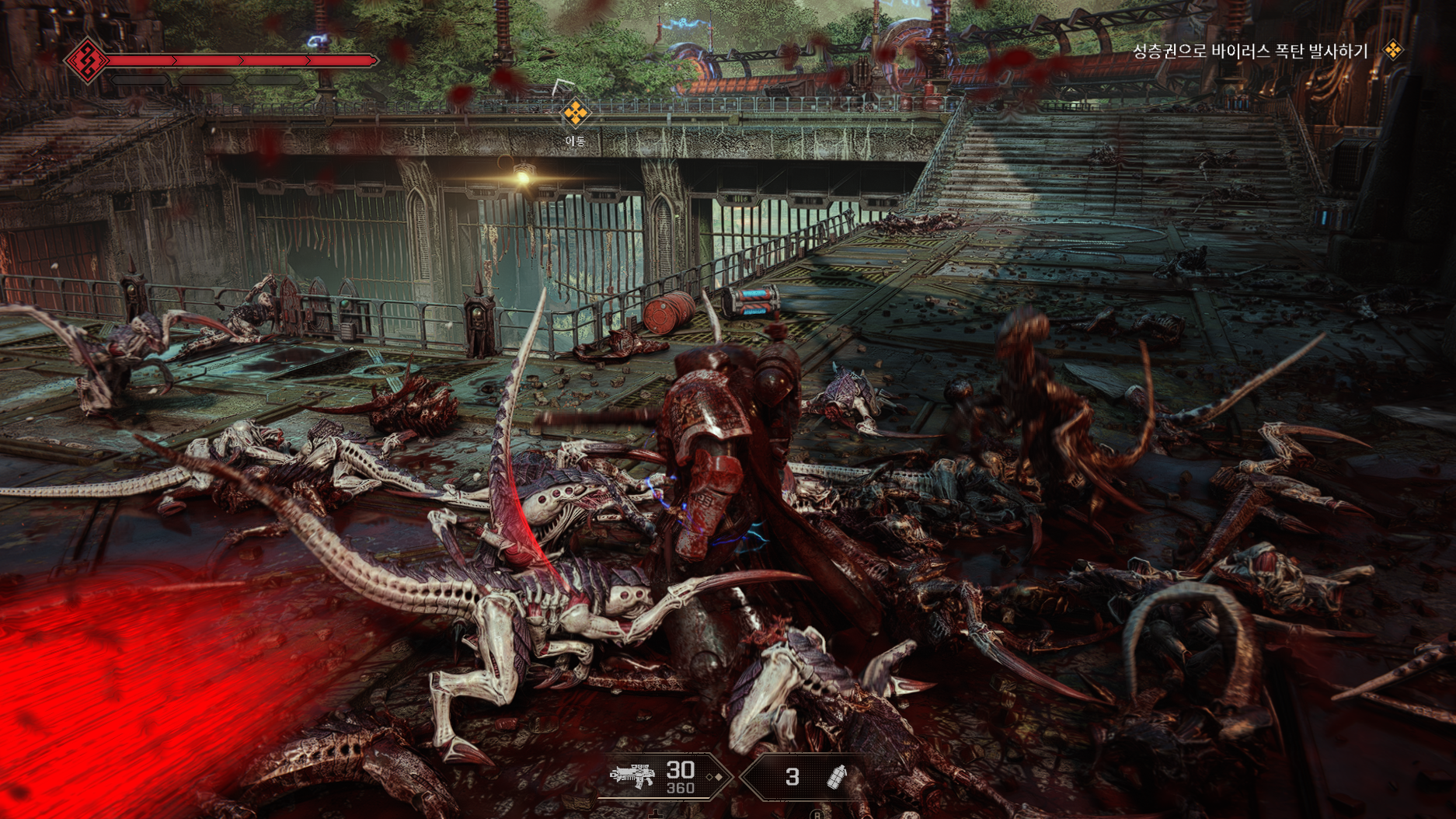
Task: Select the bolt rifle weapon icon
Action: click(x=632, y=775)
